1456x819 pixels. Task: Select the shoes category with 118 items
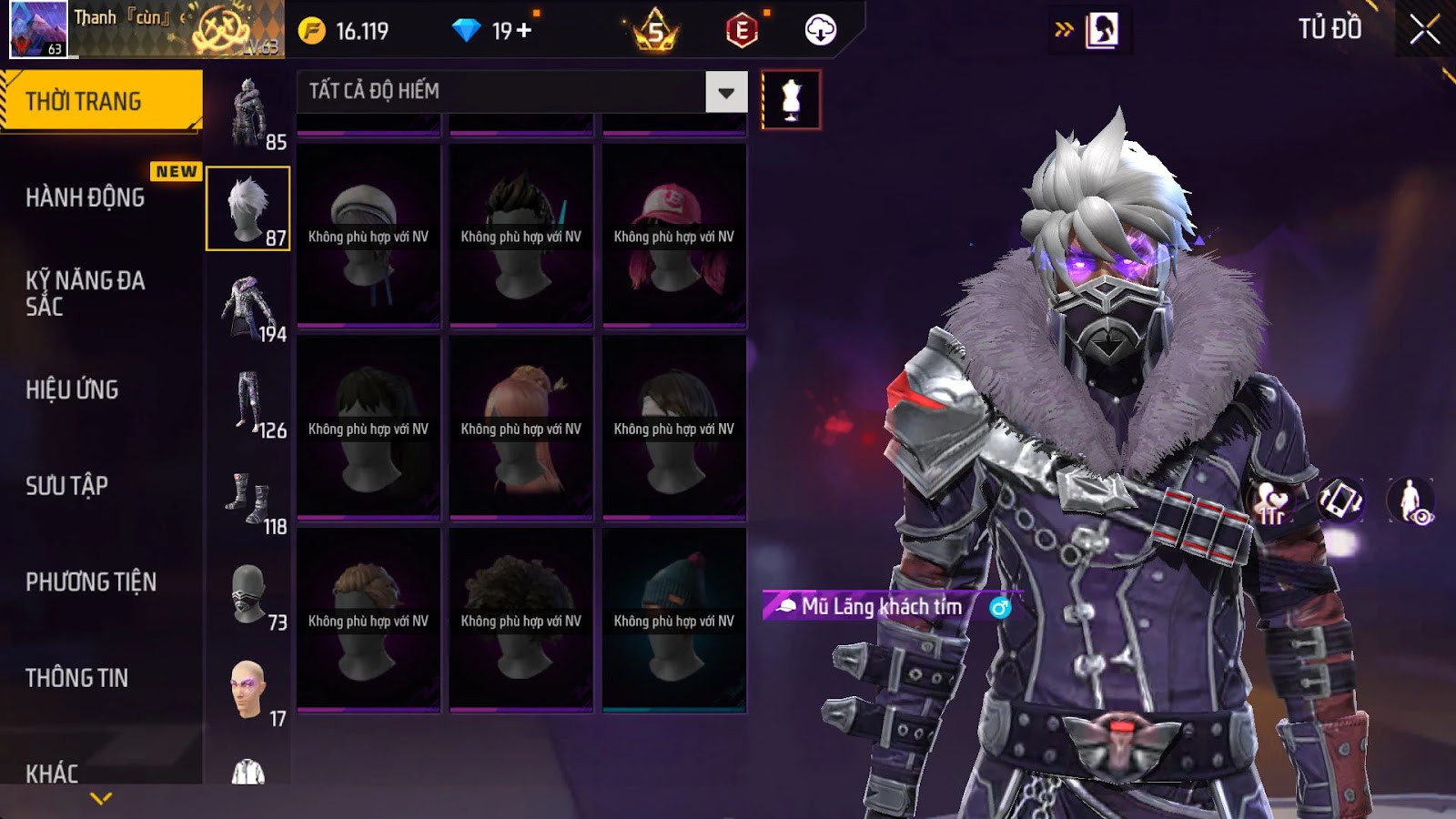[x=248, y=499]
